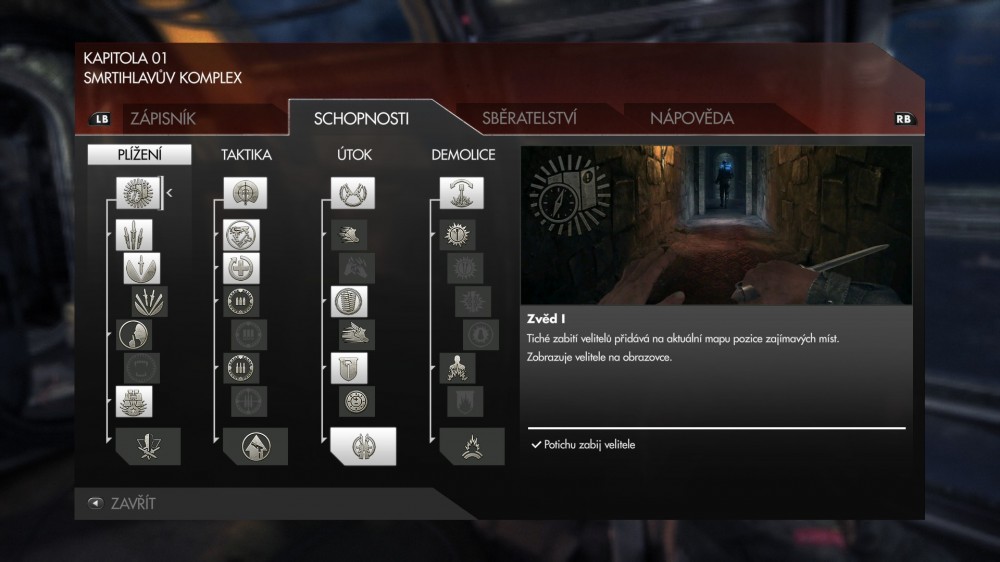Choose the Taktika perk category

coord(246,155)
